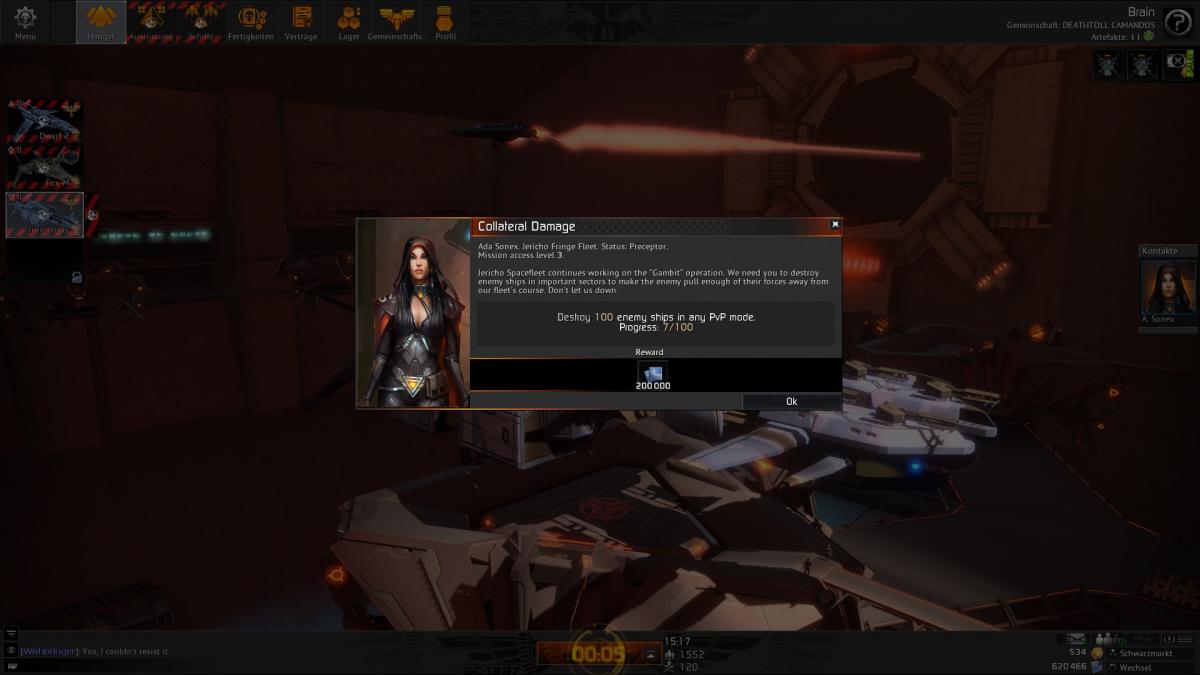This screenshot has width=1200, height=675.
Task: Open the Ausrüstung tab
Action: (151, 22)
